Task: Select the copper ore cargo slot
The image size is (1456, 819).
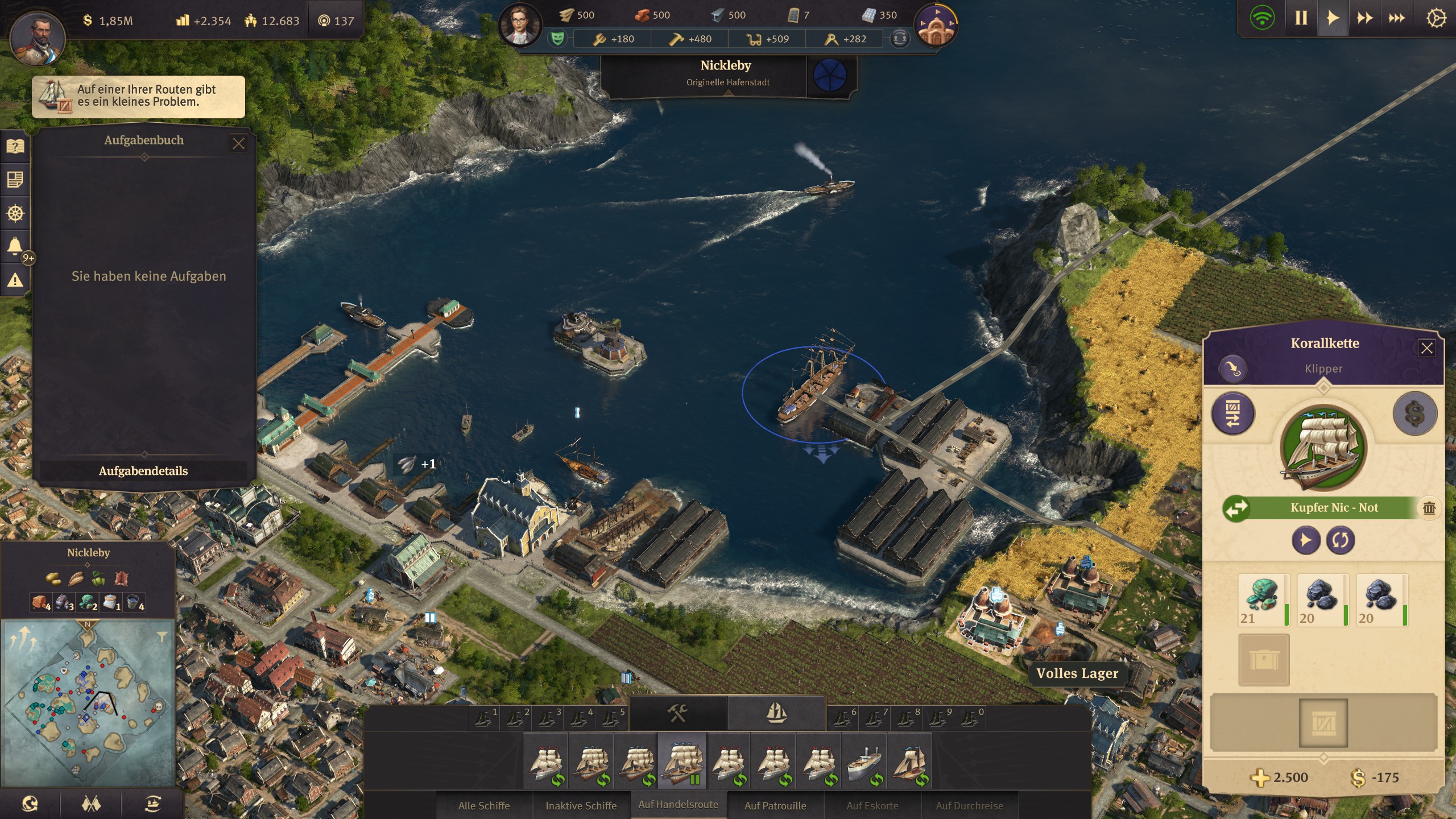Action: point(1263,599)
